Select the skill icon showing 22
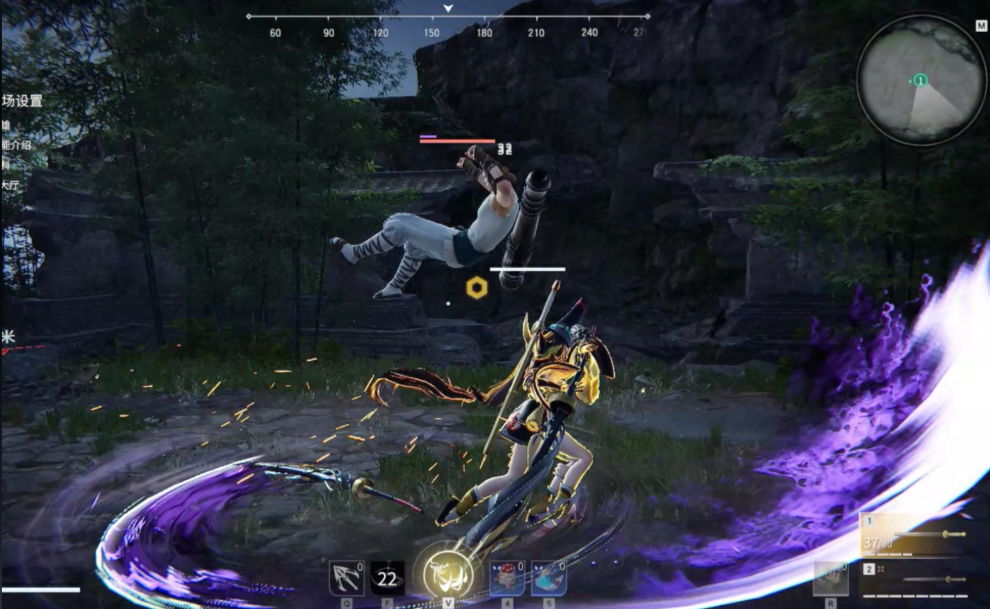This screenshot has width=990, height=609. coord(387,578)
